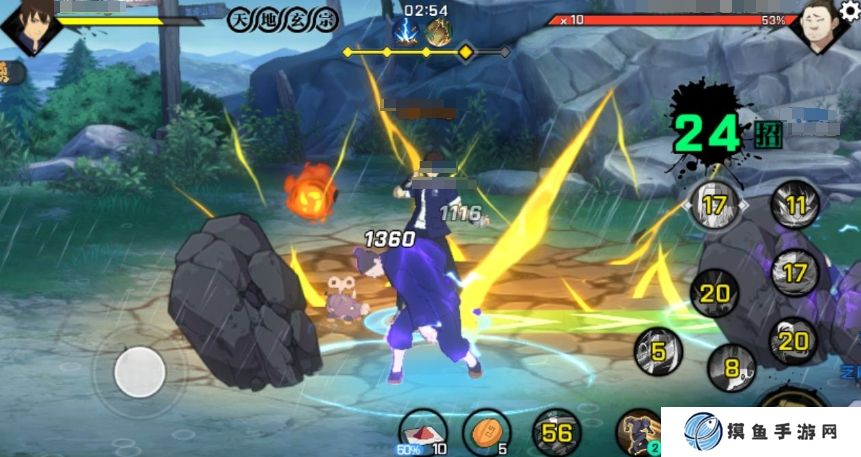Activate the skill with cooldown 56

[x=556, y=432]
